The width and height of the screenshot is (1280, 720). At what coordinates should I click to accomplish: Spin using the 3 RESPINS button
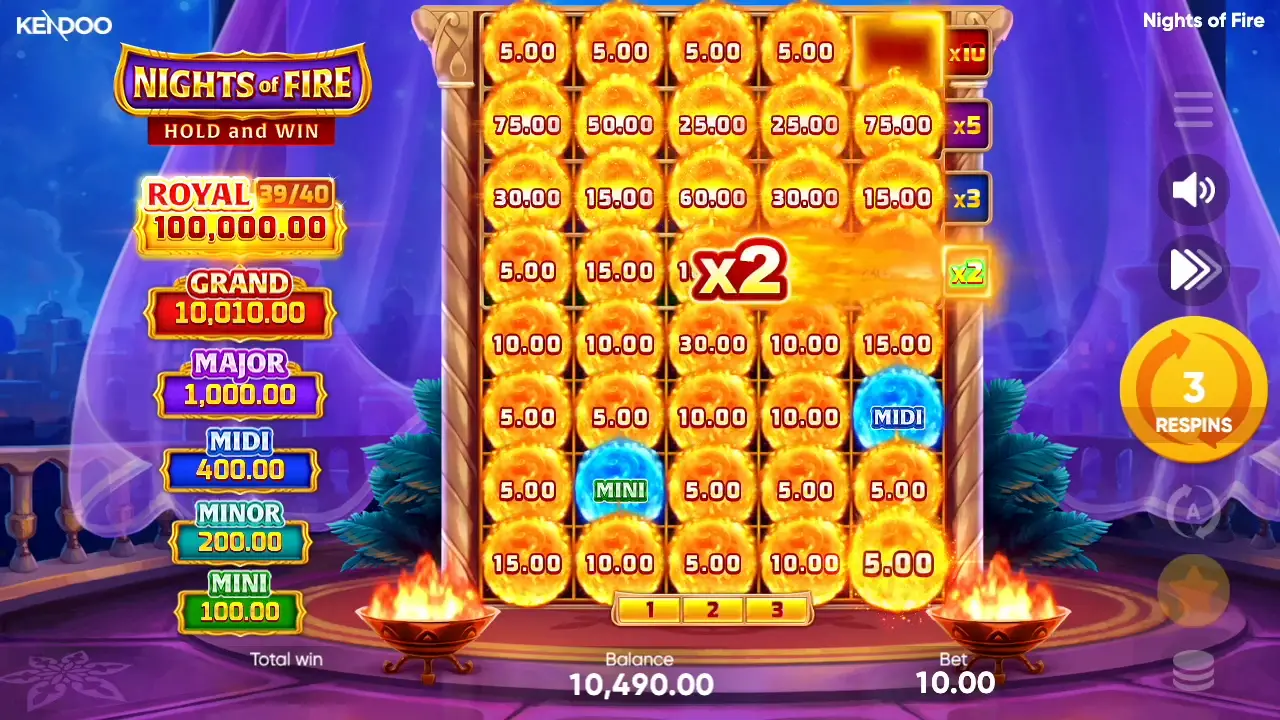(1193, 390)
